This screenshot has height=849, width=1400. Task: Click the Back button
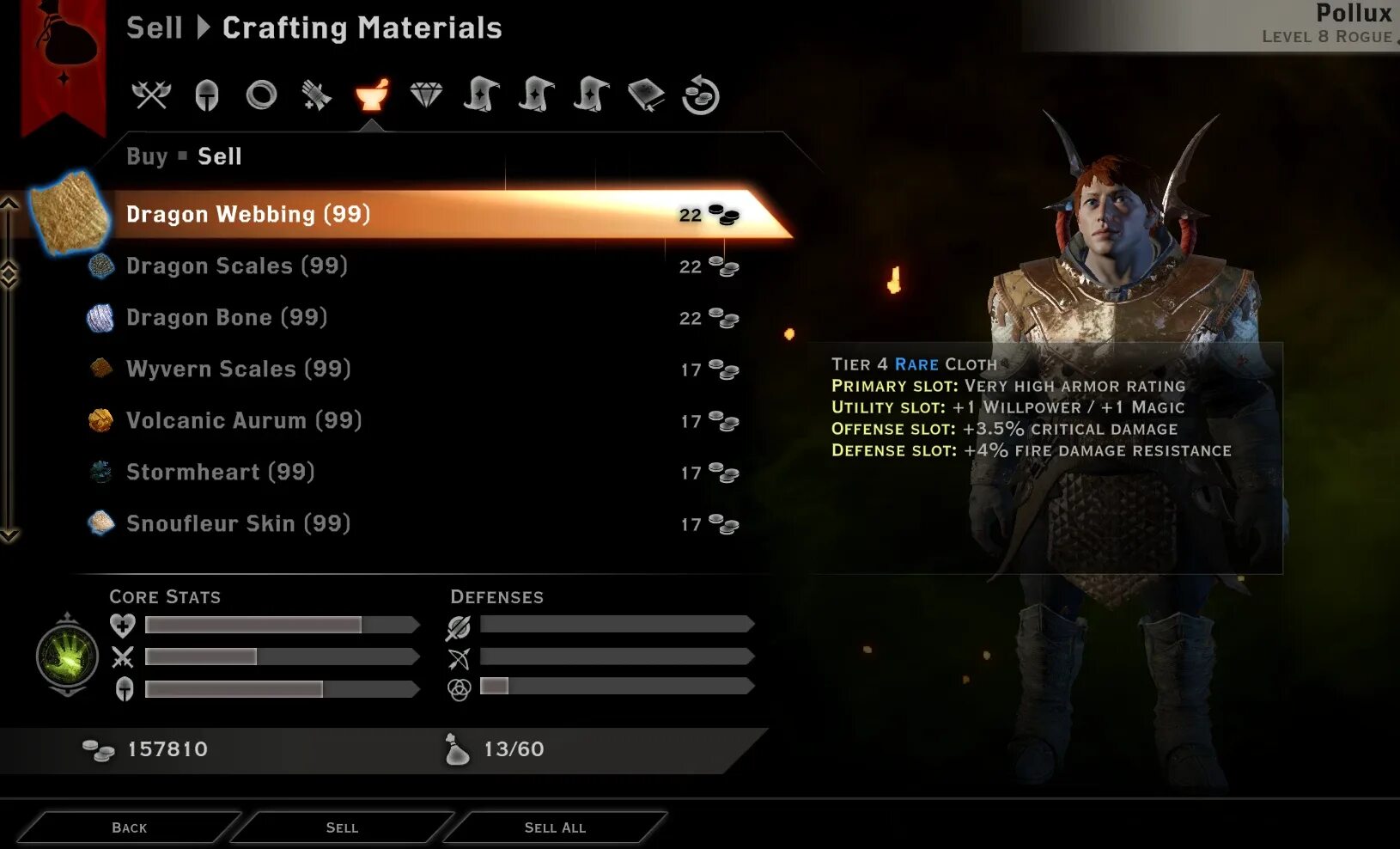129,828
